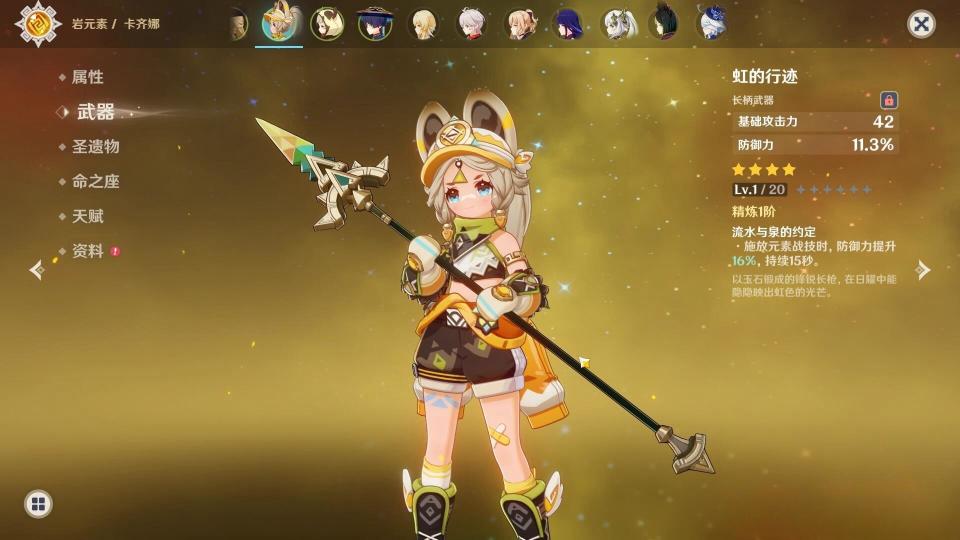
Task: Select Kachina's highlighted portrait
Action: (x=279, y=23)
